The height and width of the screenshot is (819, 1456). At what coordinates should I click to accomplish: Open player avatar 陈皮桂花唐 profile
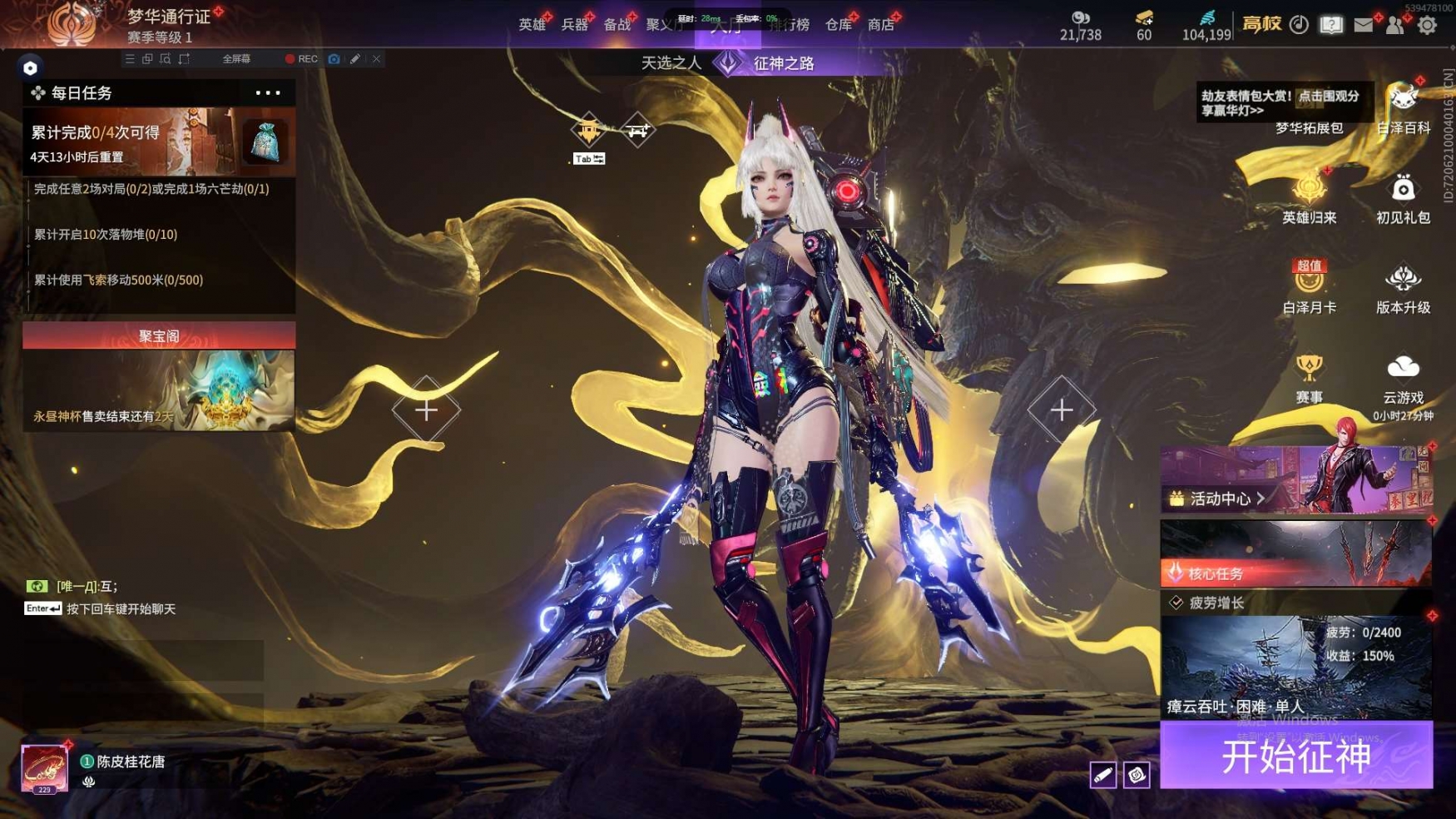click(44, 767)
